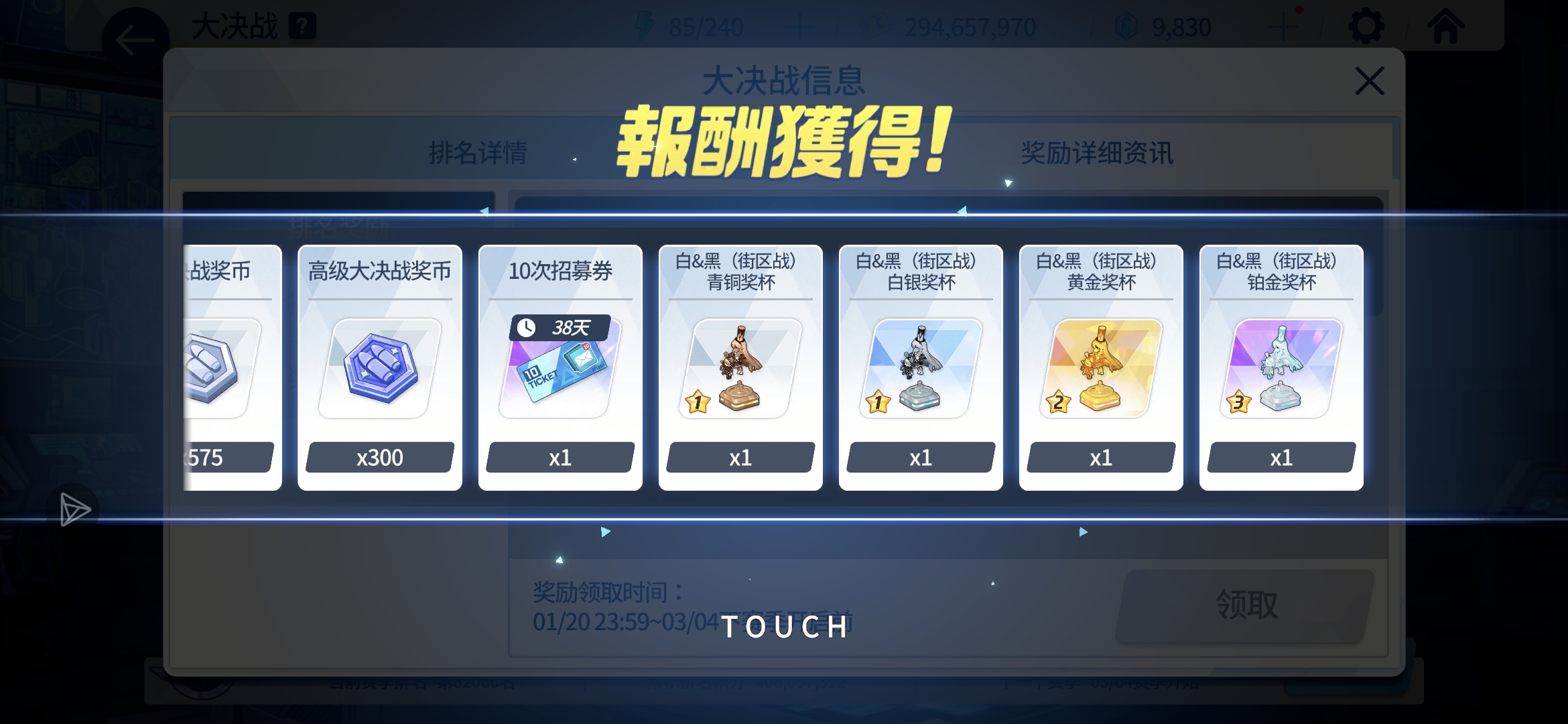Tap the TOUCH prompt to continue
Viewport: 1568px width, 724px height.
[784, 627]
